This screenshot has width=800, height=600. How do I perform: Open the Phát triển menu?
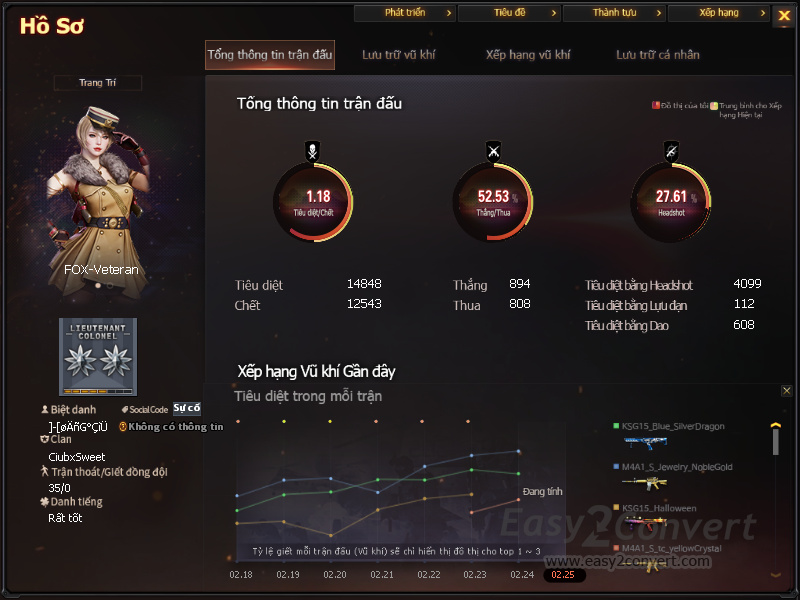click(x=405, y=13)
